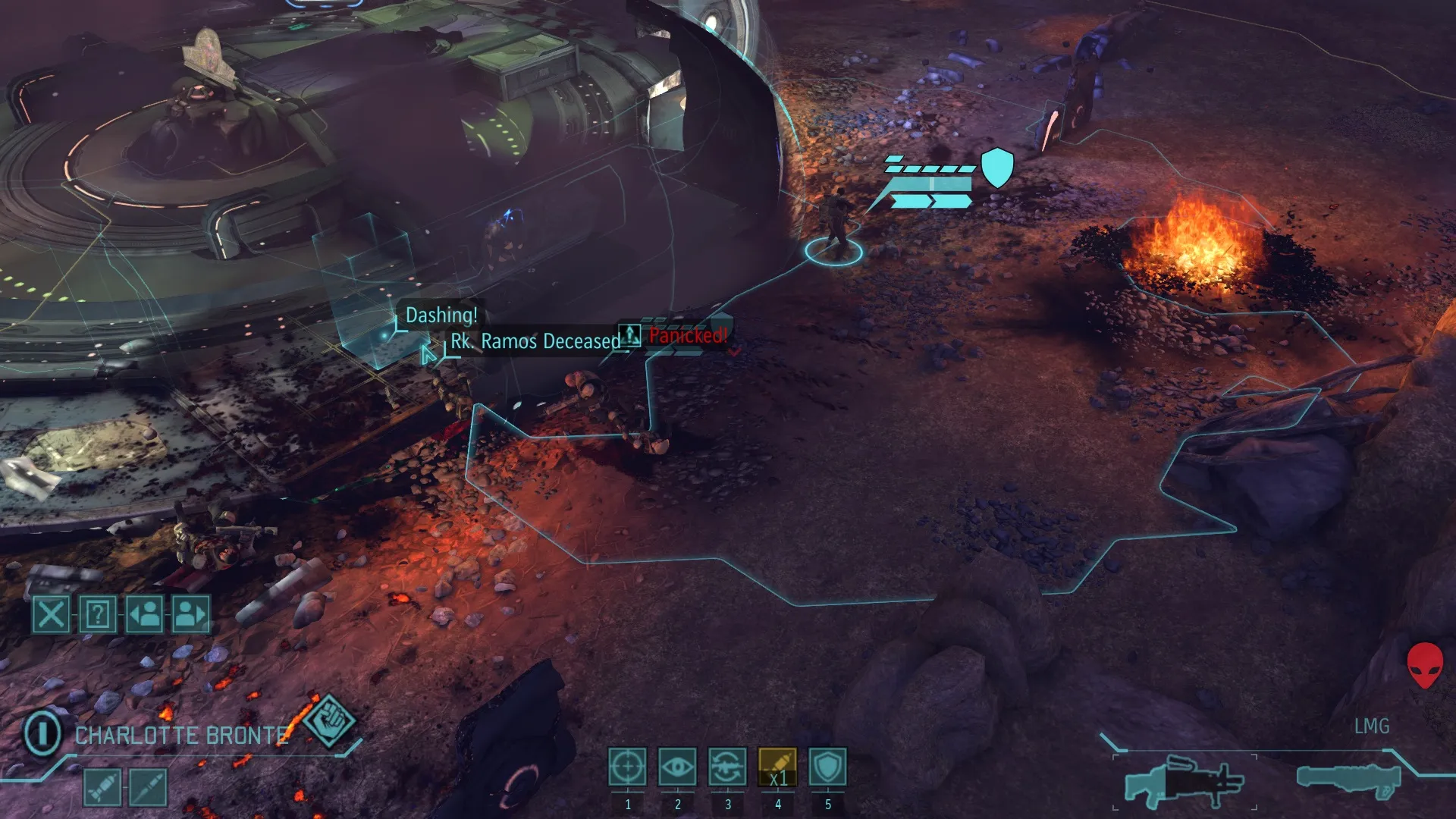This screenshot has width=1456, height=819.
Task: Click the slim shredder rocket slot
Action: [x=149, y=787]
